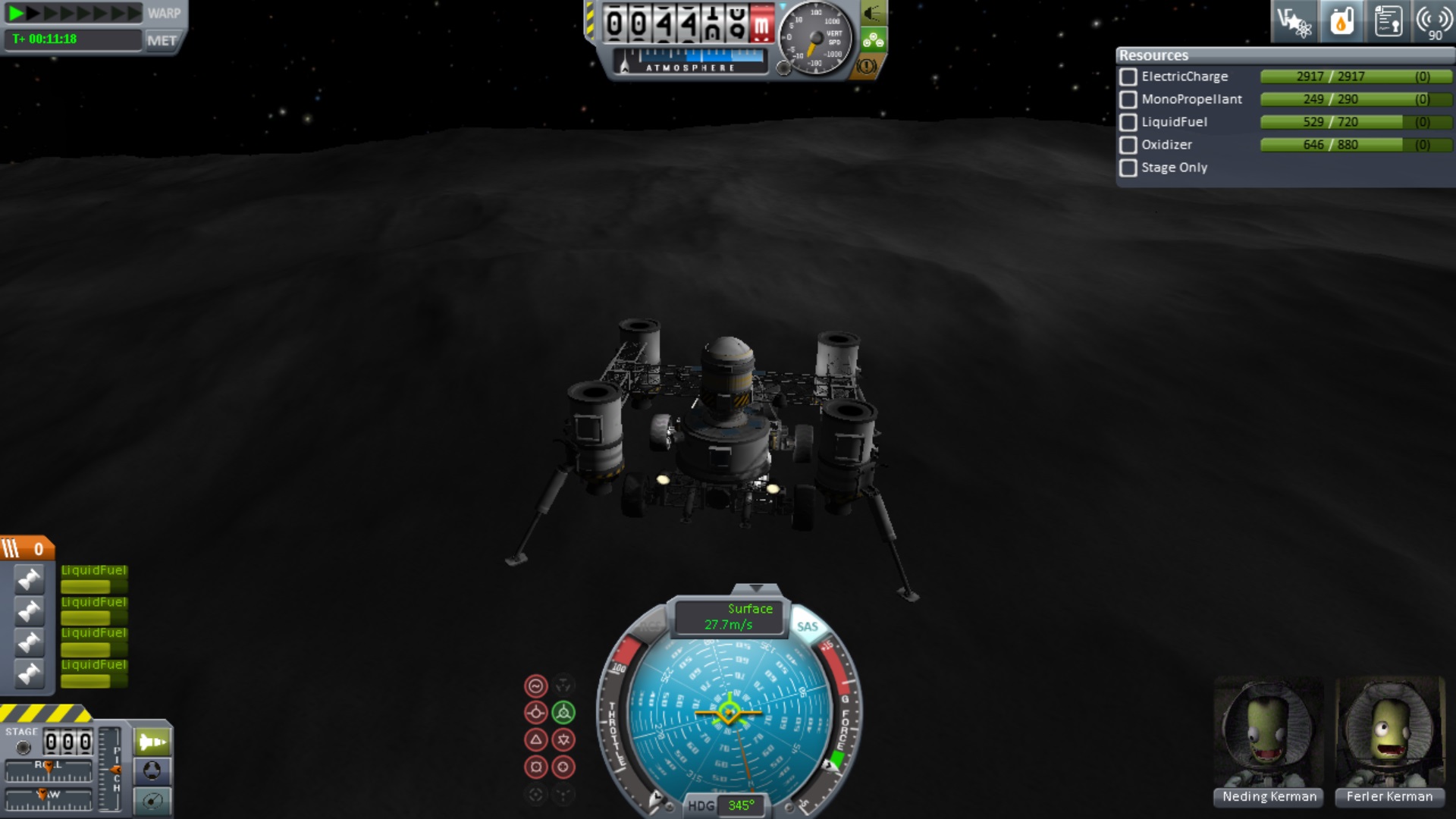
Task: Open the signal waves toolbar icon
Action: click(x=1433, y=21)
